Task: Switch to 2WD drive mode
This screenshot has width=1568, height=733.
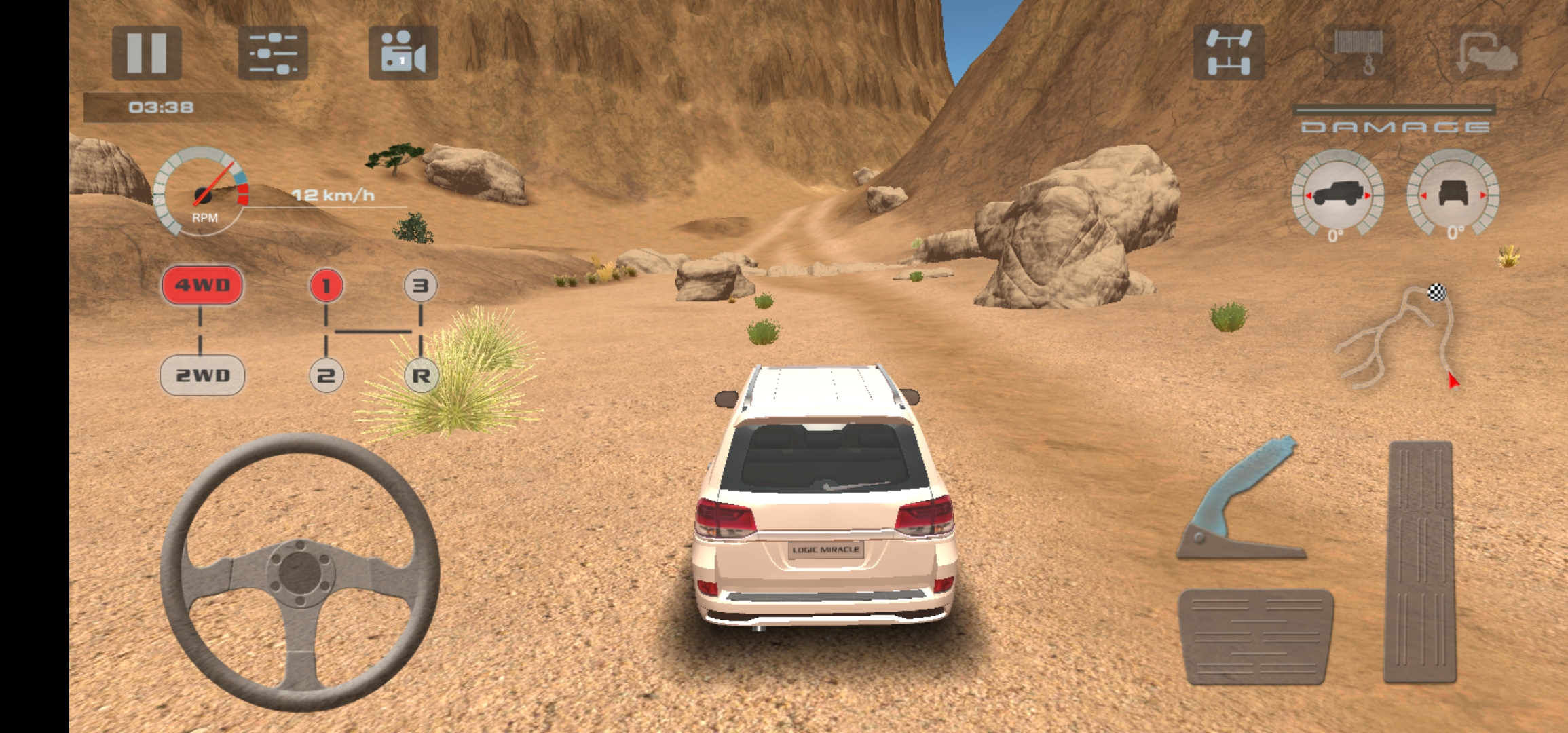Action: coord(202,375)
